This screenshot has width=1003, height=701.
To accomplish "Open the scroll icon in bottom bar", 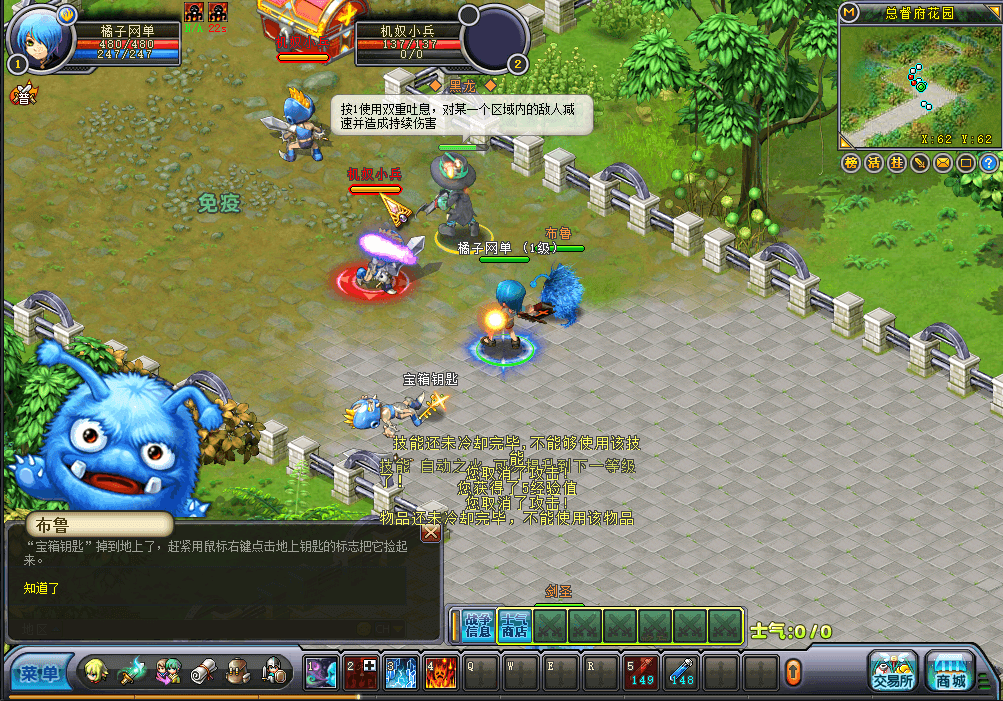I will point(203,671).
